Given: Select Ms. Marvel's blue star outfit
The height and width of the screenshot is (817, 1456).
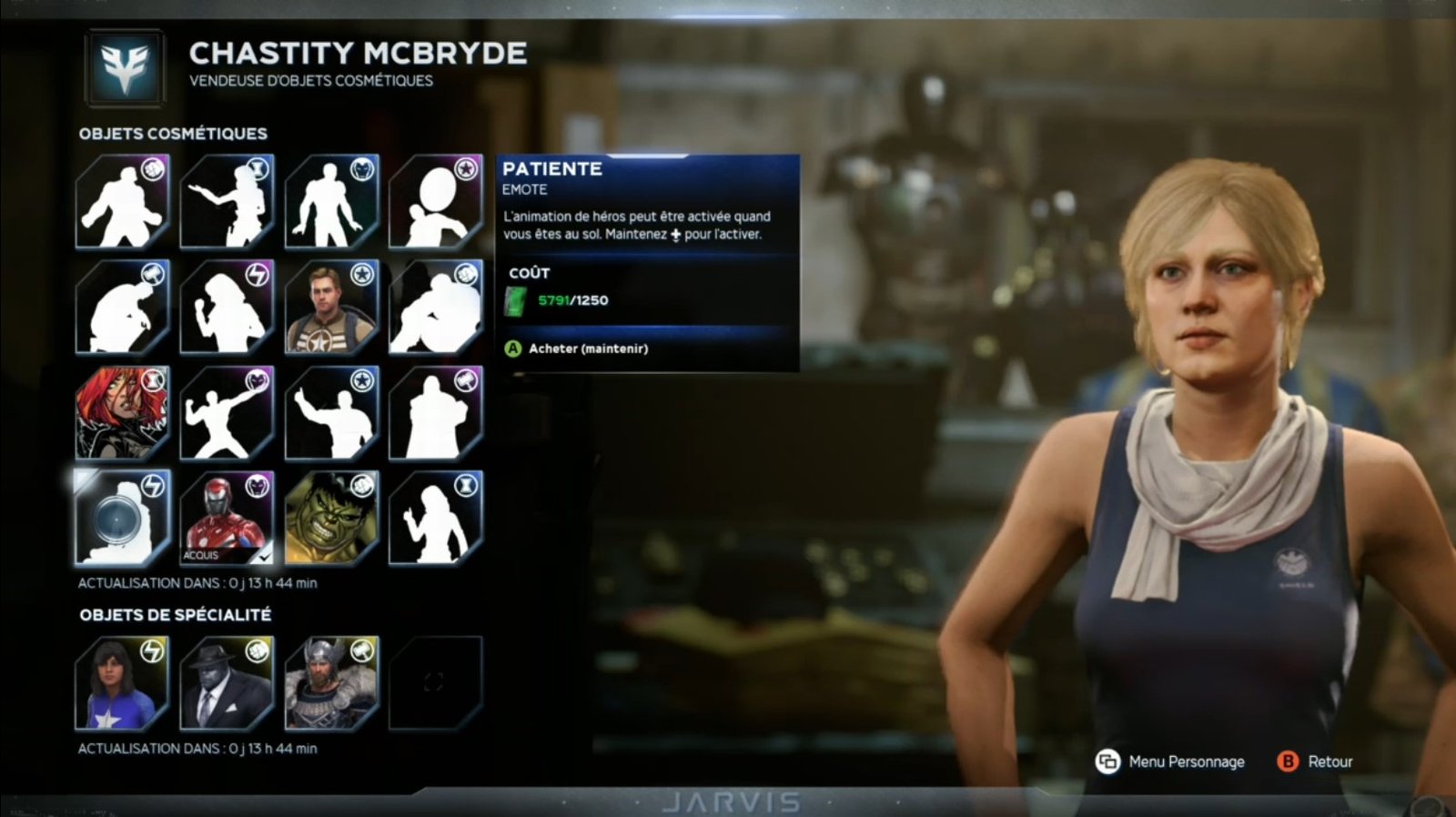Looking at the screenshot, I should pos(122,683).
